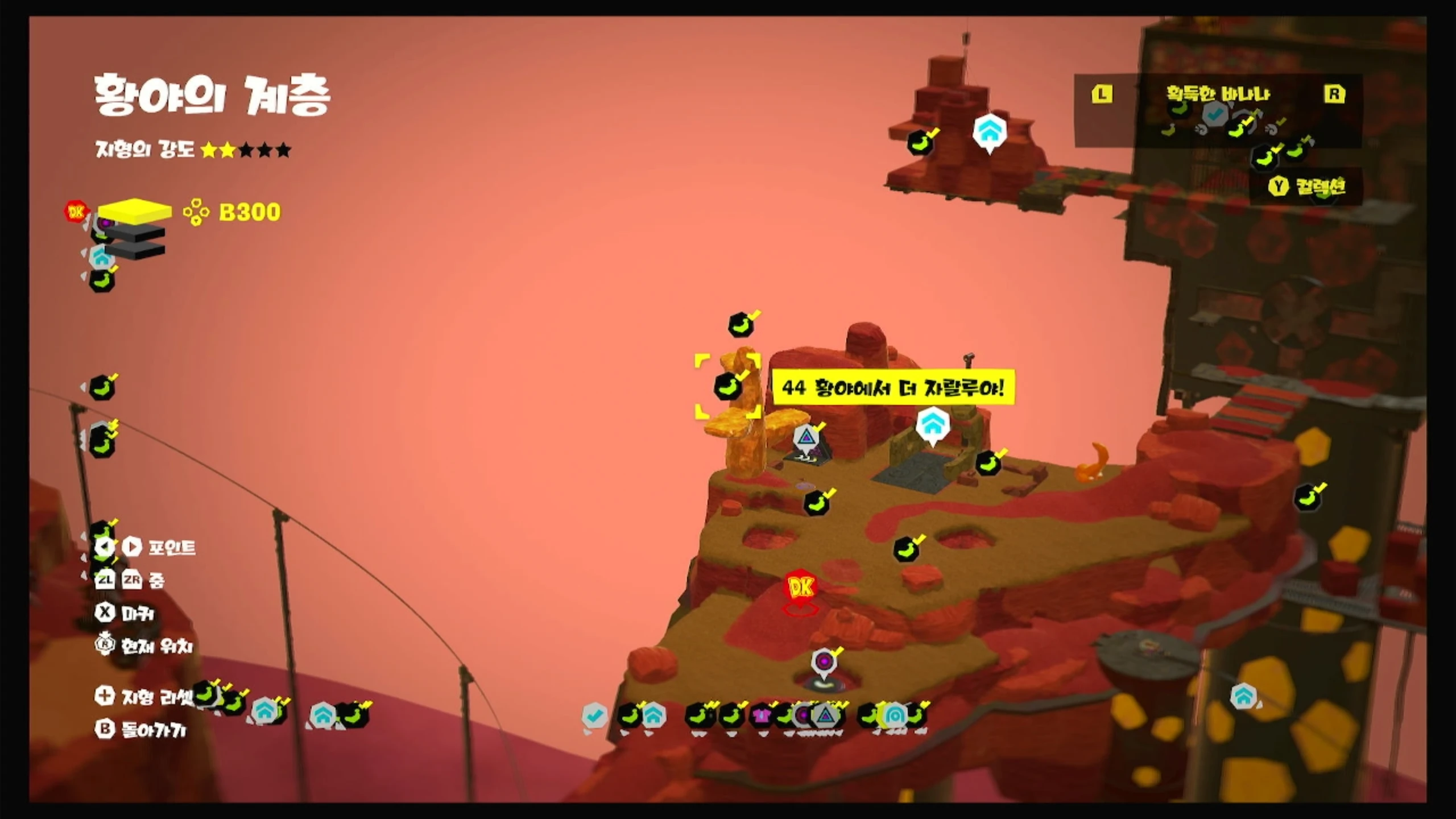Viewport: 1456px width, 819px height.
Task: Select the banana marker beside the top island house
Action: pyautogui.click(x=920, y=143)
